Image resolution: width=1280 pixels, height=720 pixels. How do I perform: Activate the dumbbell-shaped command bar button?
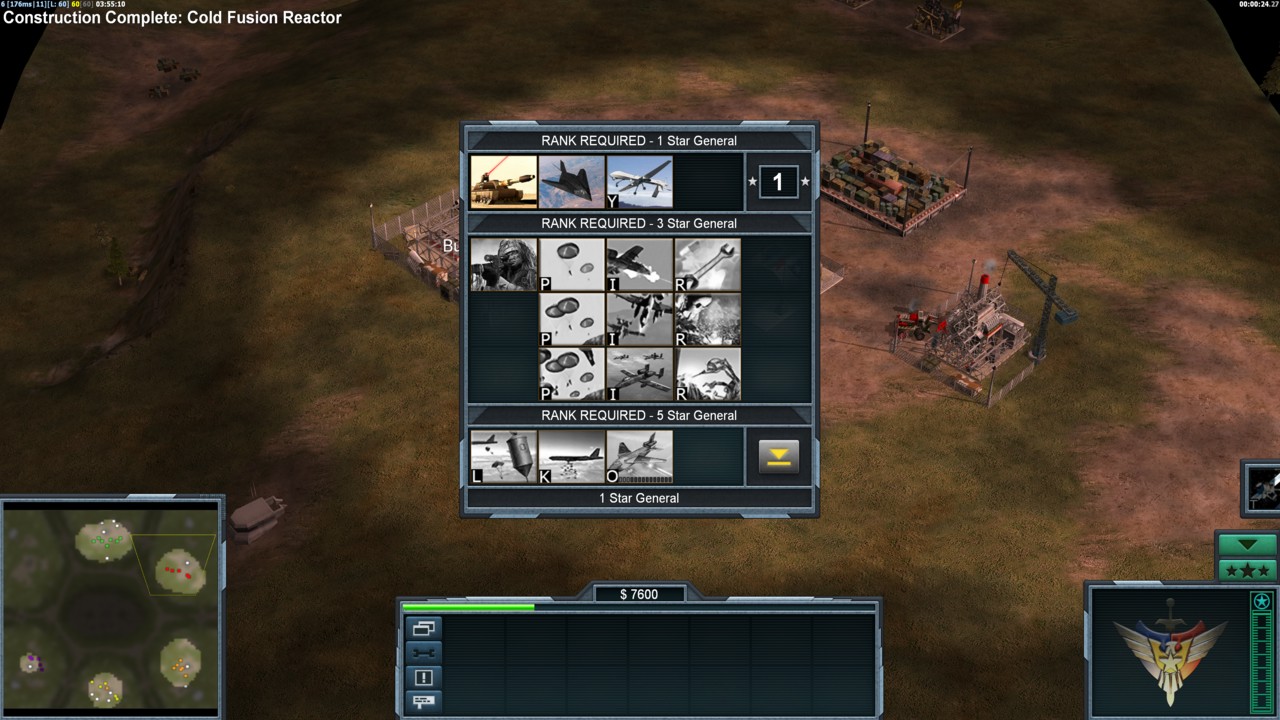click(423, 653)
